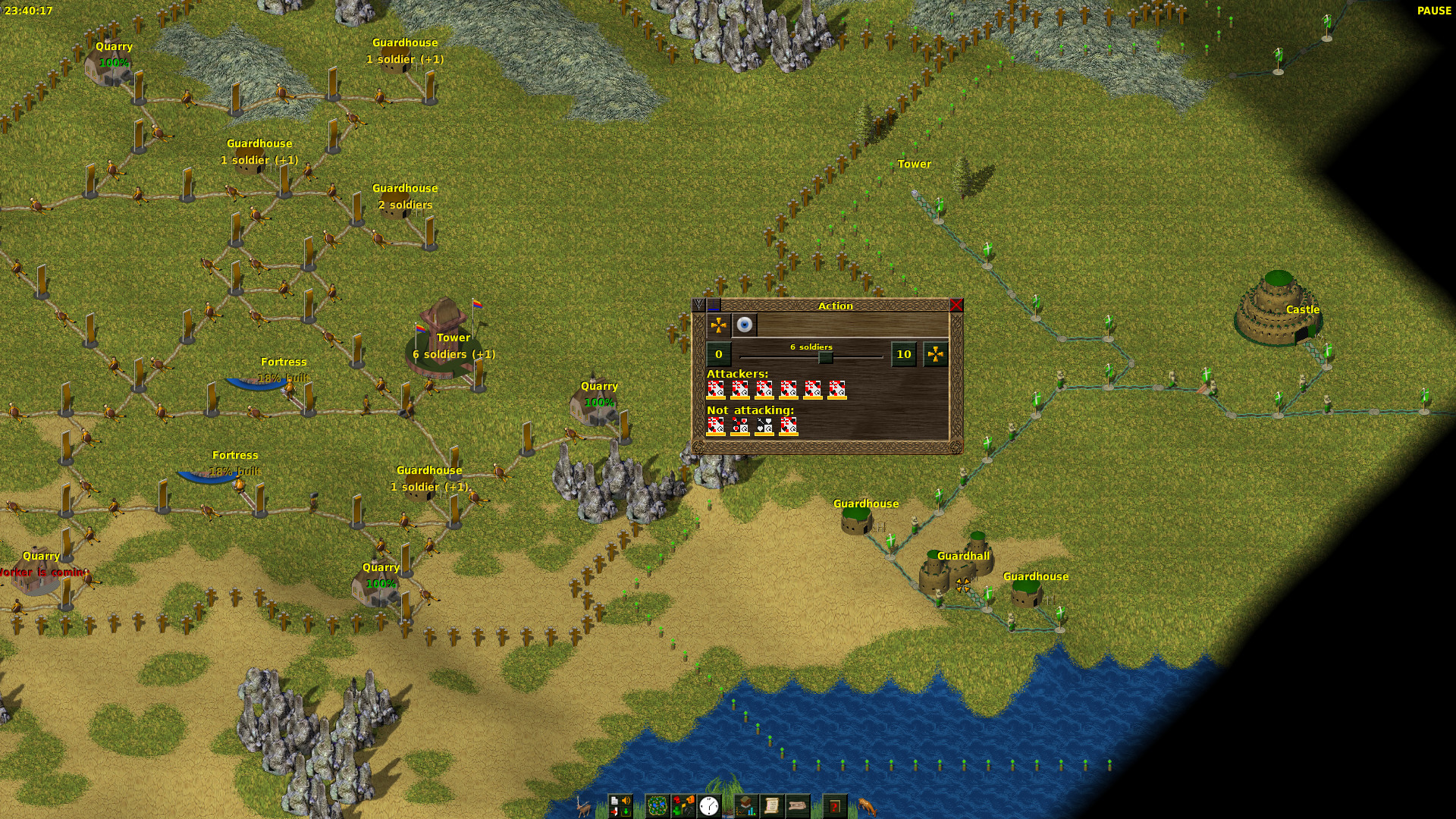
Task: Open the messages log button
Action: [x=798, y=805]
